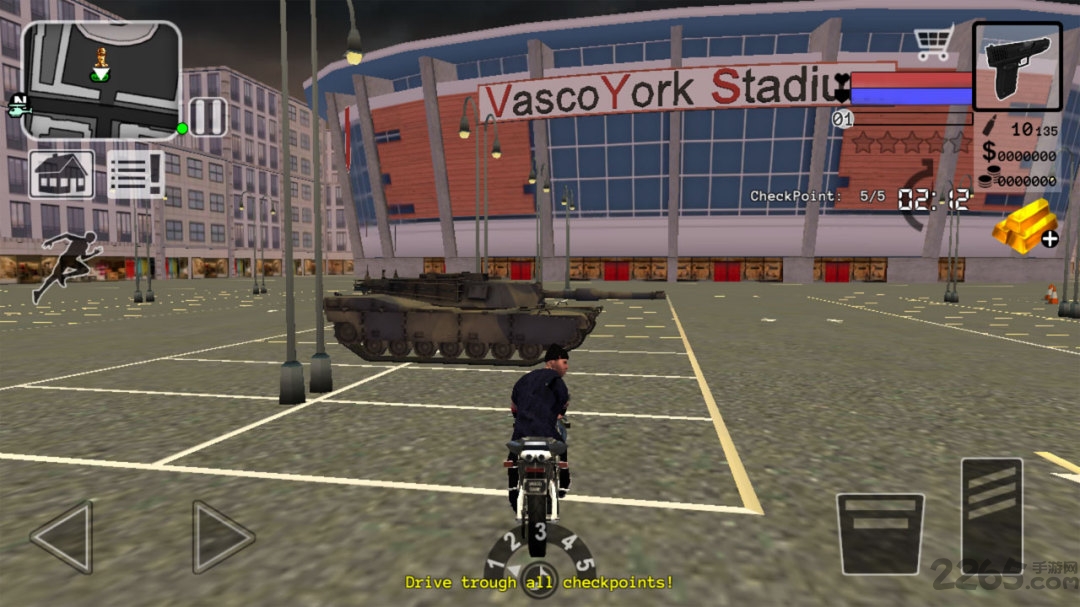Viewport: 1080px width, 607px height.
Task: Select the pistol weapon slot
Action: pos(1017,65)
